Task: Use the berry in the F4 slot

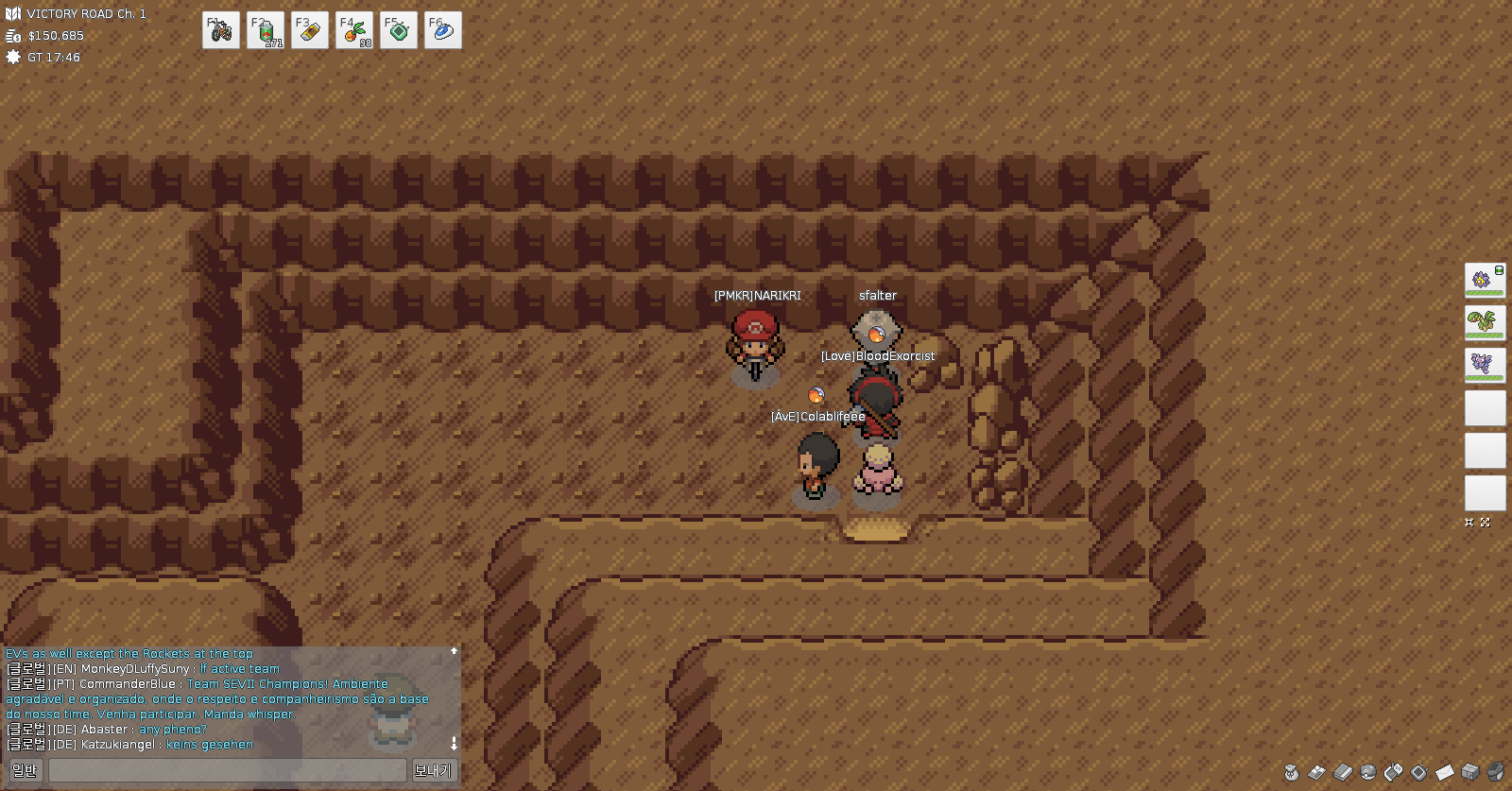Action: tap(354, 30)
